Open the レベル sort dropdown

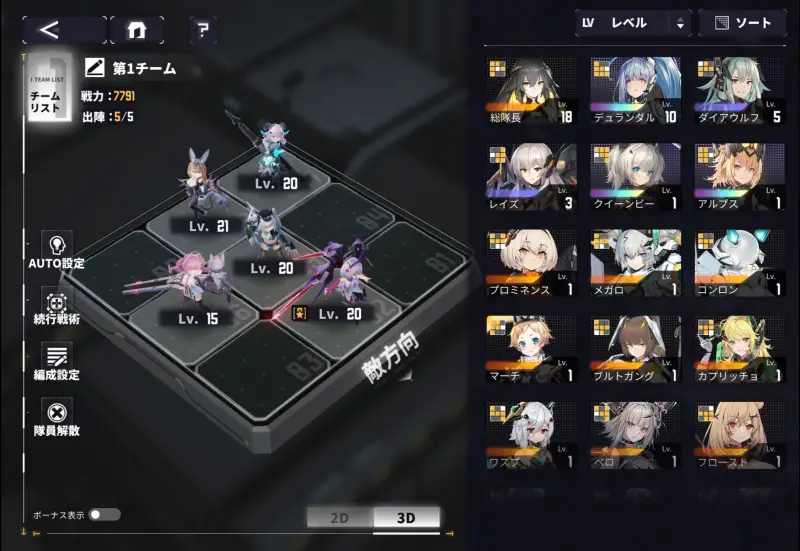[633, 23]
